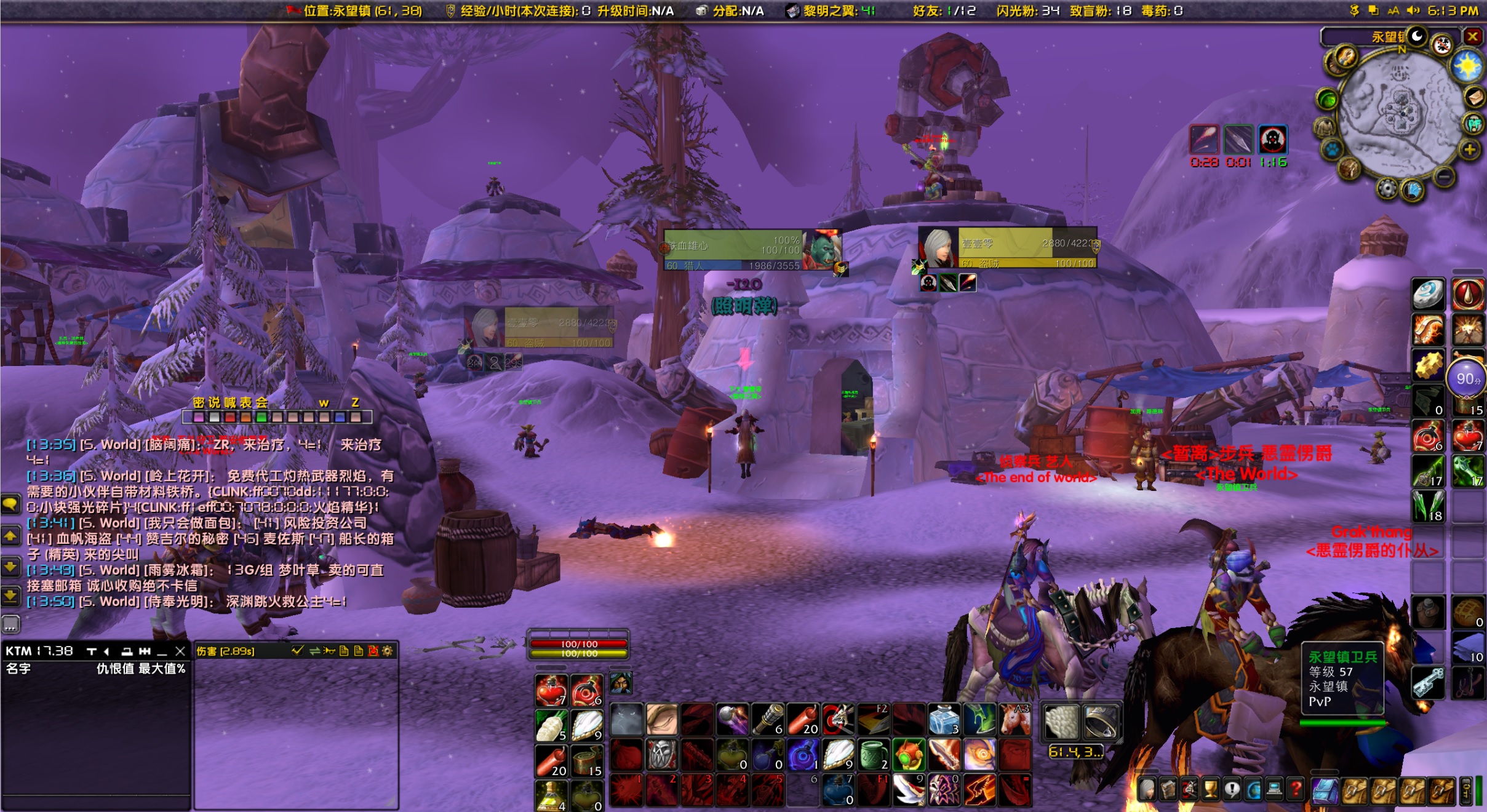Screen dimensions: 1487x812
Task: Open the gold trophy micro-menu button
Action: (x=1211, y=789)
